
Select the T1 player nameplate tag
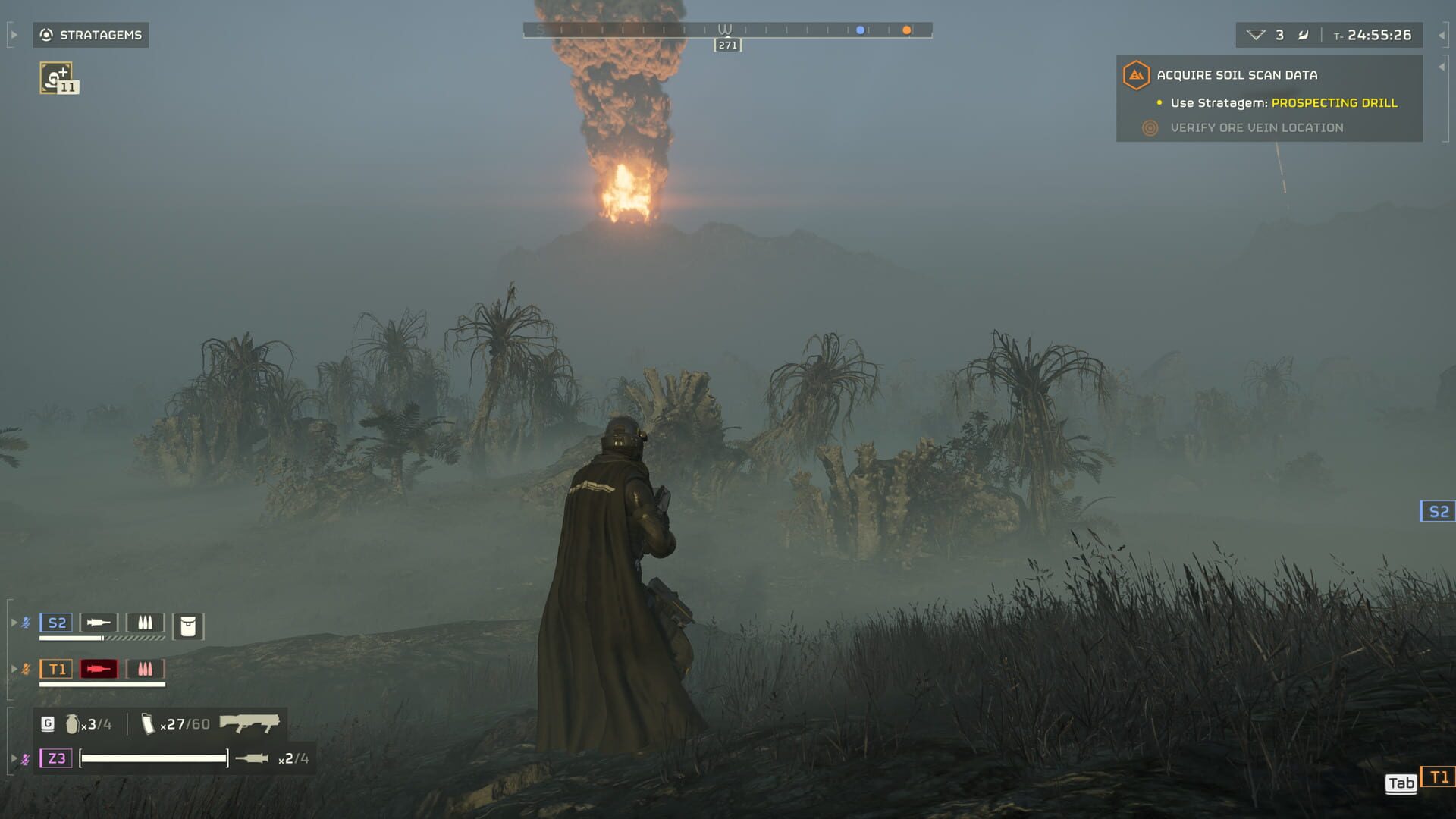pyautogui.click(x=56, y=668)
